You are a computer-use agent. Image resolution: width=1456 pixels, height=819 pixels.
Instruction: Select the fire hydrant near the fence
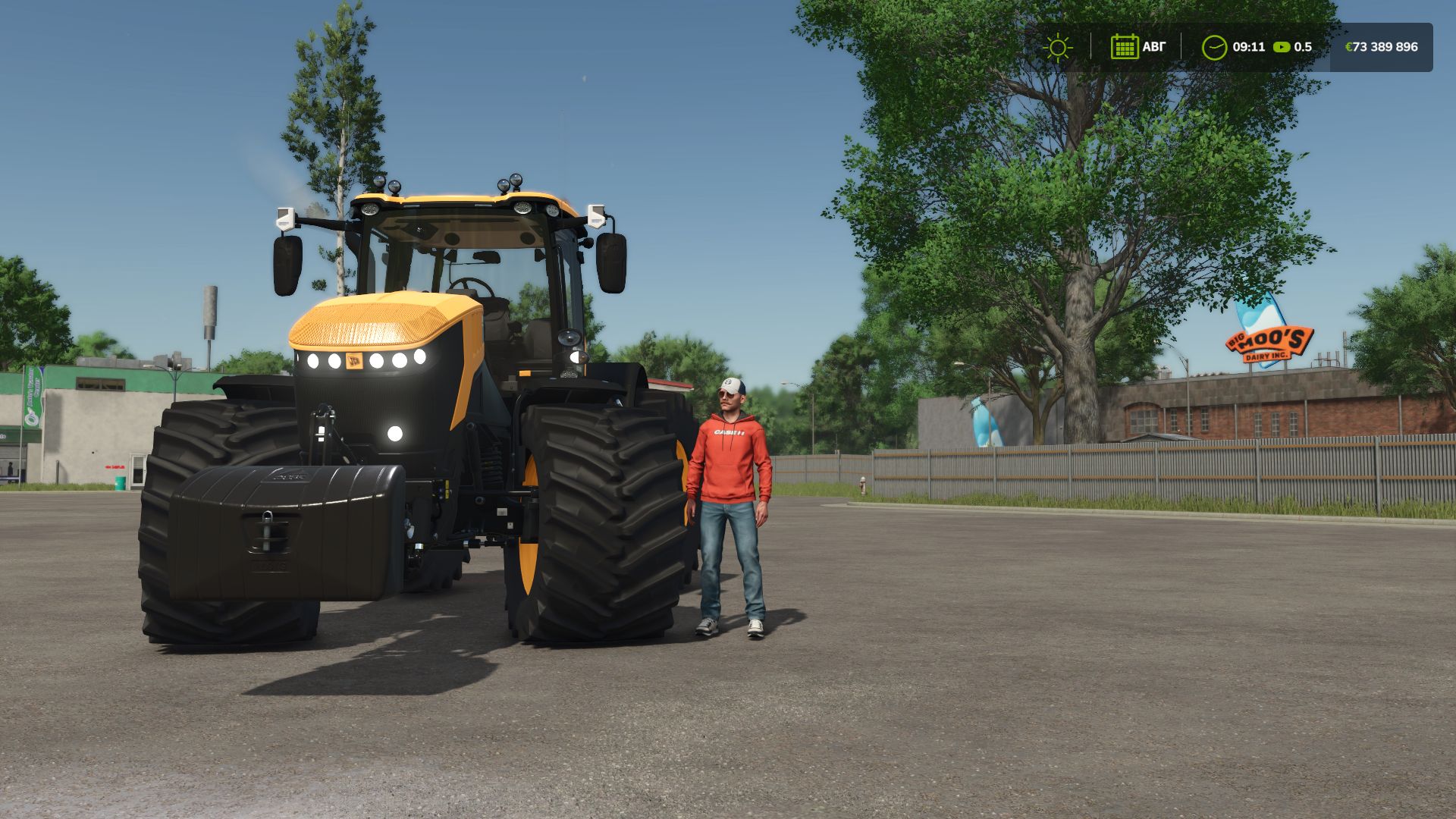point(864,486)
